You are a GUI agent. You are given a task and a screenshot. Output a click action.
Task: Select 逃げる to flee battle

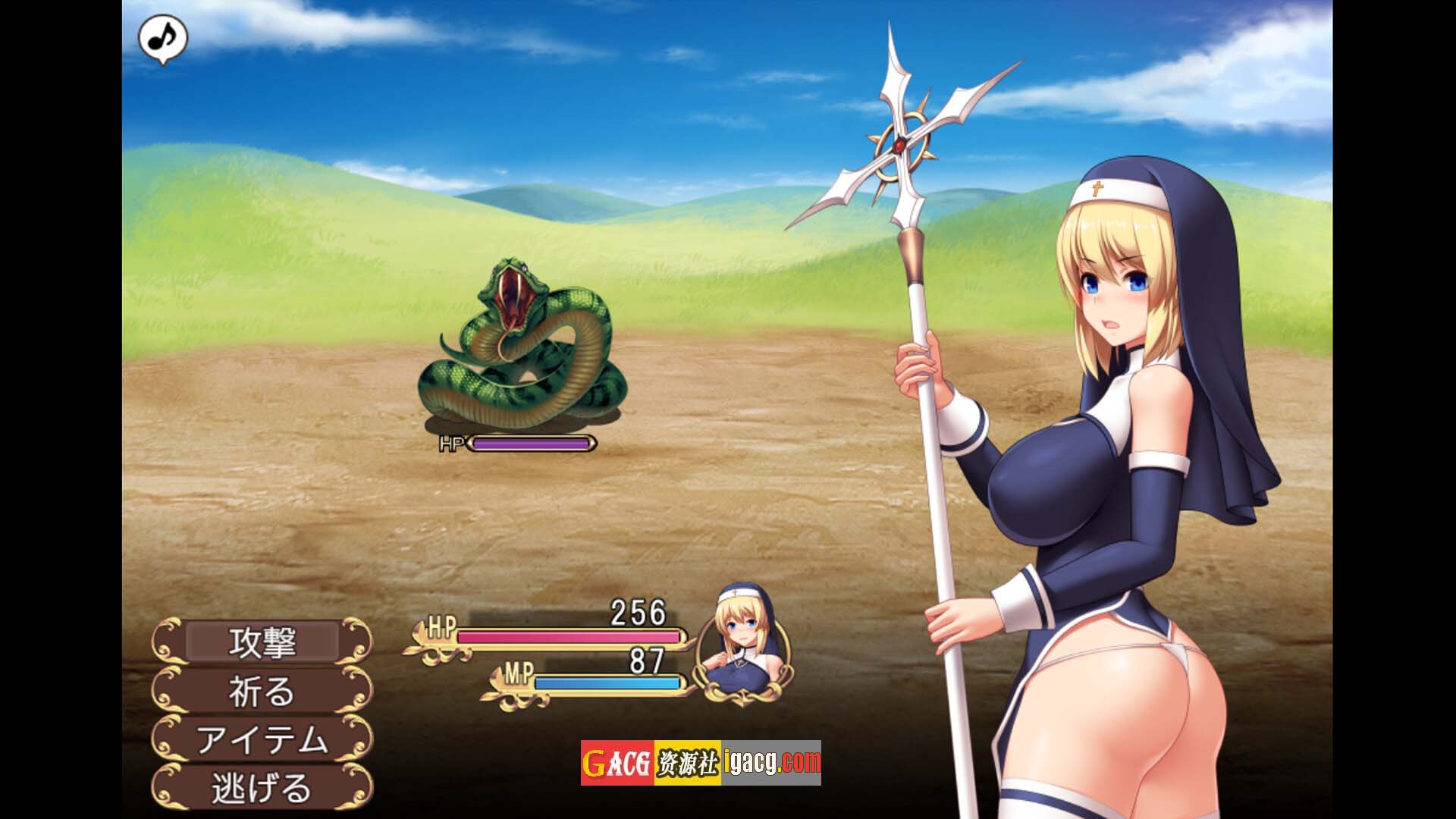[x=262, y=788]
